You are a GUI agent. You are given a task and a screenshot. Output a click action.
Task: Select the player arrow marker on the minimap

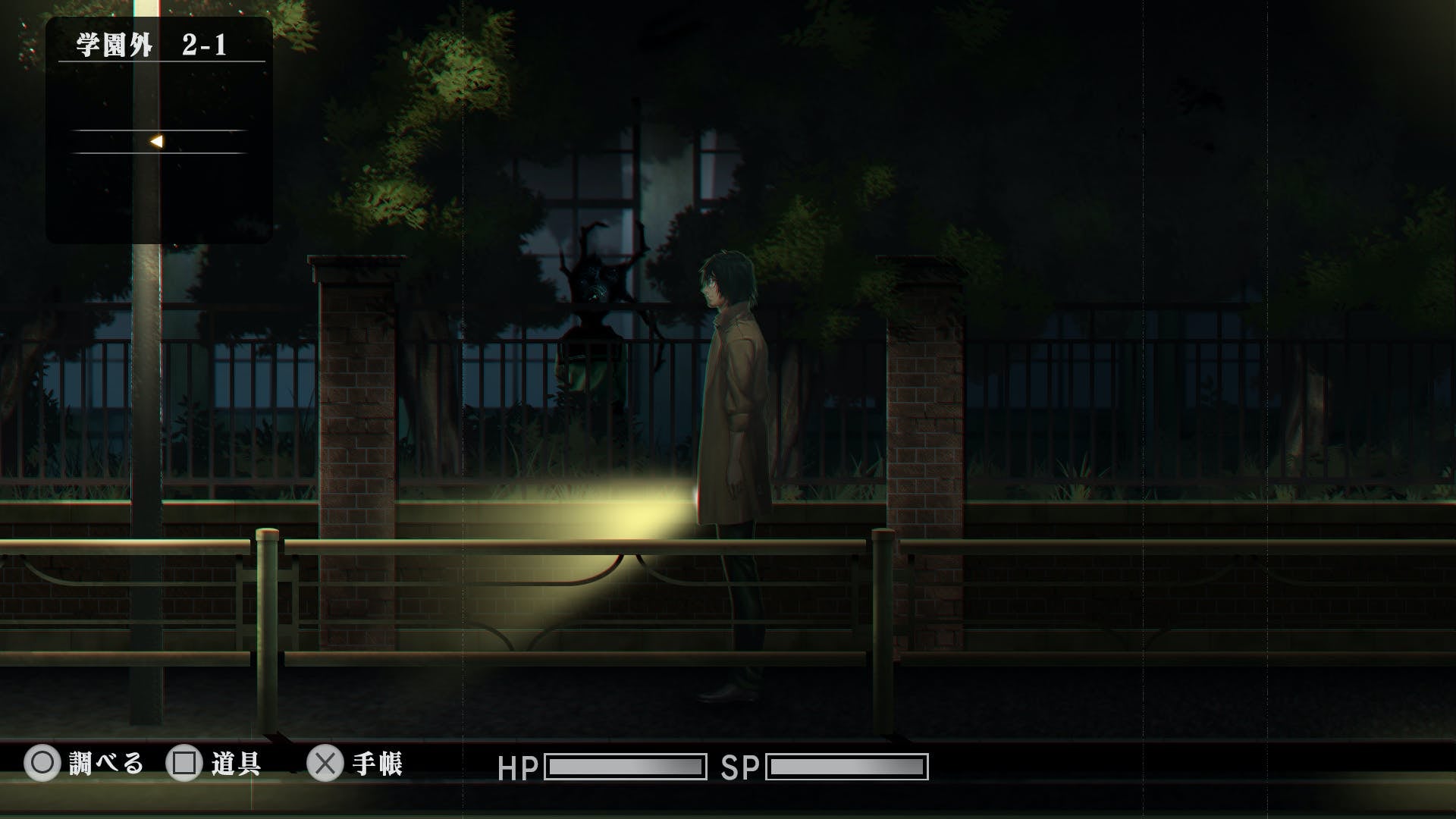tap(156, 141)
